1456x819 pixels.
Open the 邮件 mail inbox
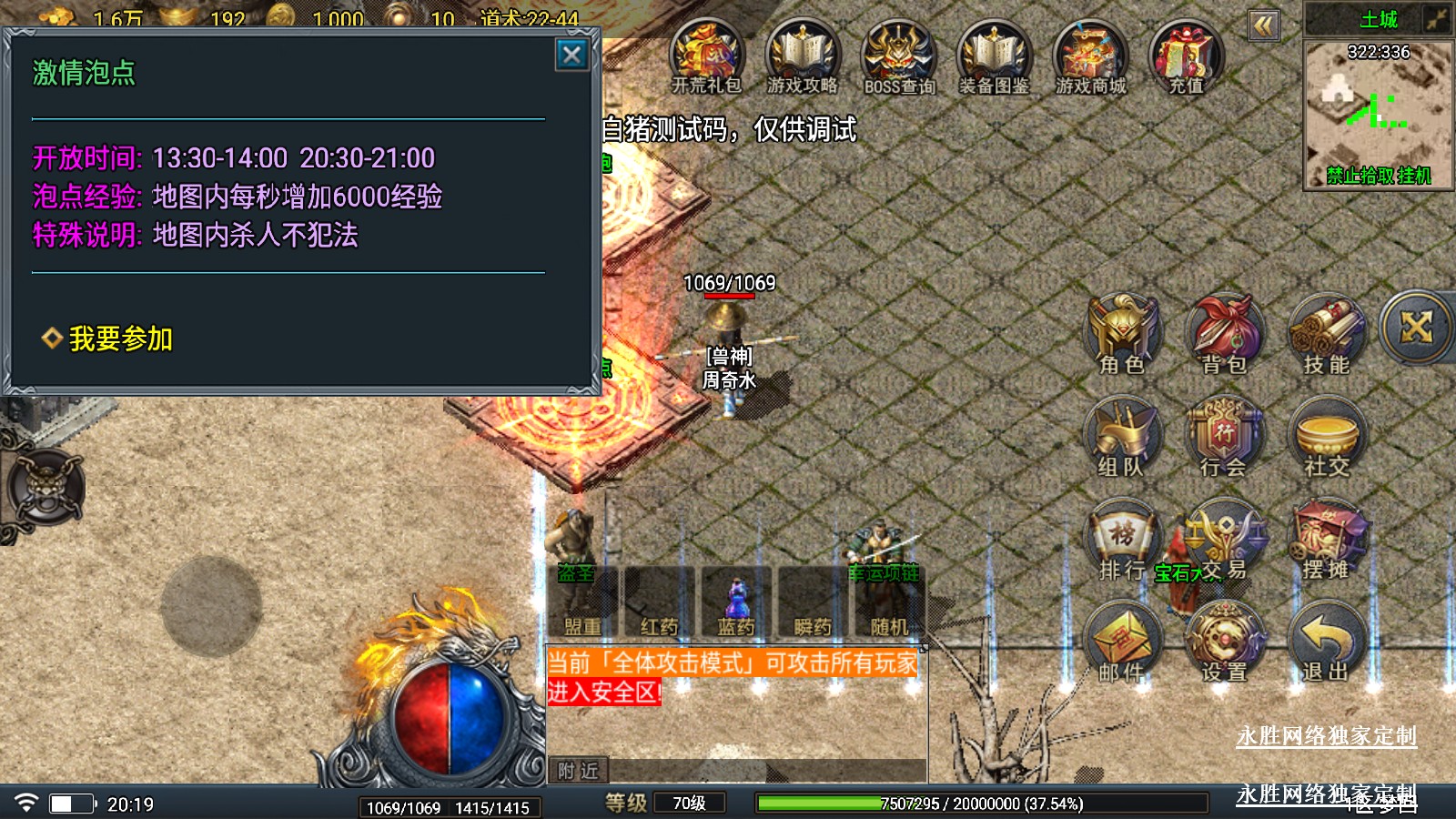pyautogui.click(x=1122, y=642)
